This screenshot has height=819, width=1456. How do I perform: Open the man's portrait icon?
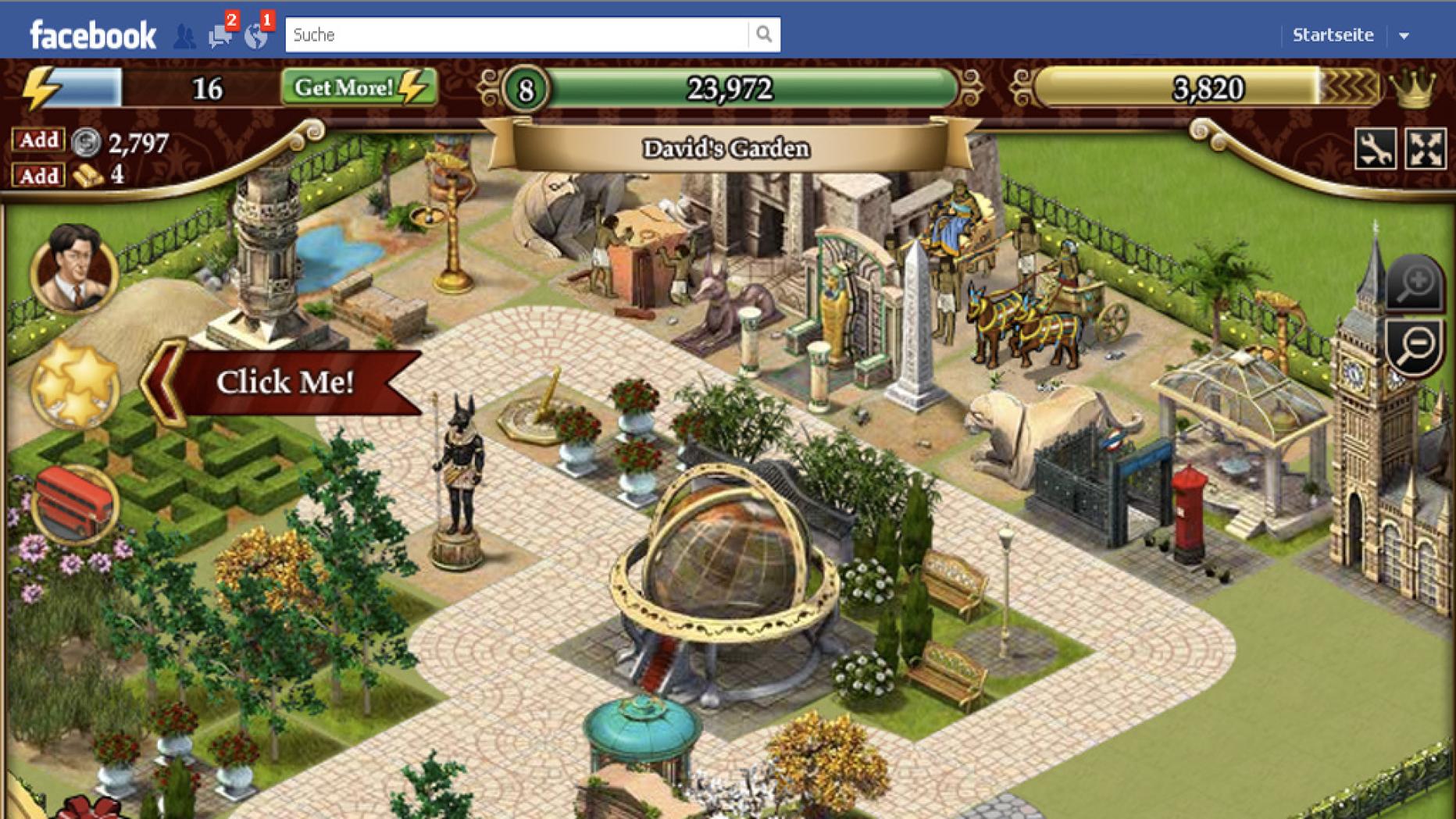pyautogui.click(x=74, y=268)
